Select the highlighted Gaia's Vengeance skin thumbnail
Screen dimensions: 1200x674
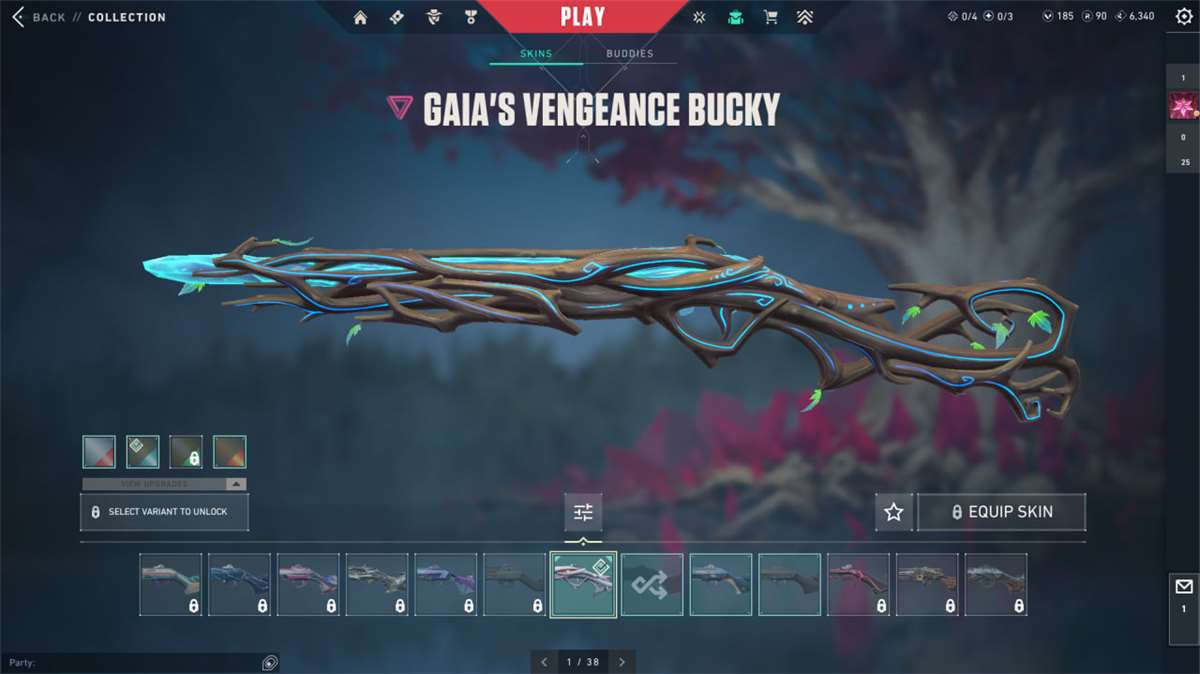(583, 585)
